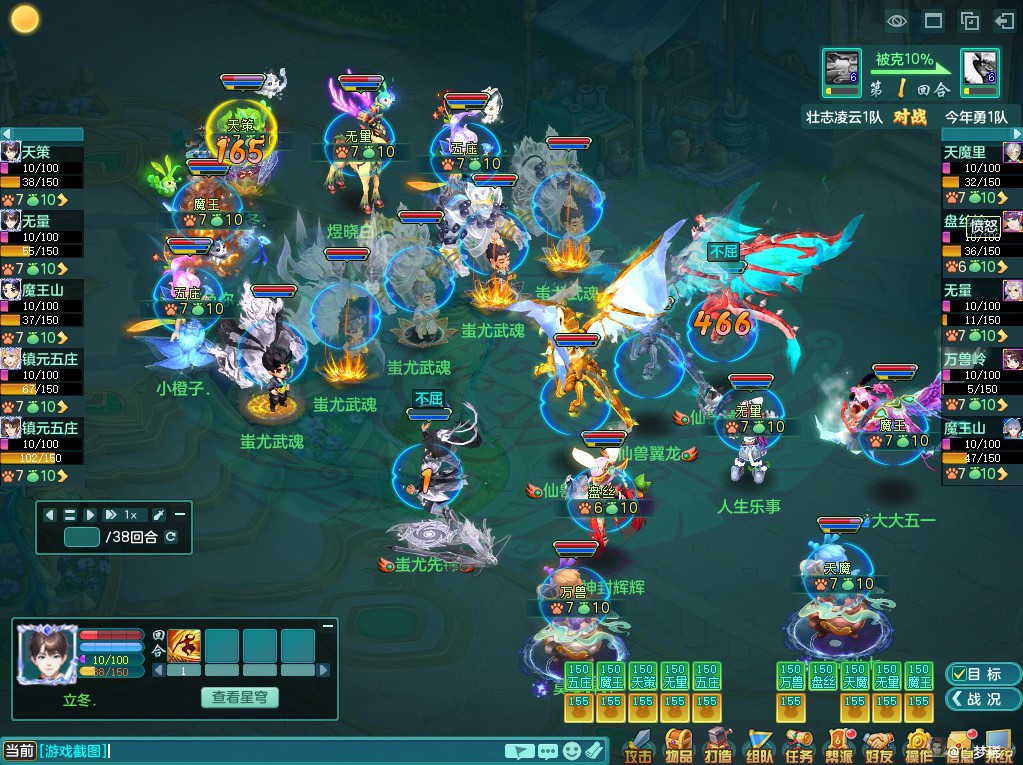This screenshot has height=765, width=1023.
Task: Step back to the previous replay round
Action: tap(50, 515)
